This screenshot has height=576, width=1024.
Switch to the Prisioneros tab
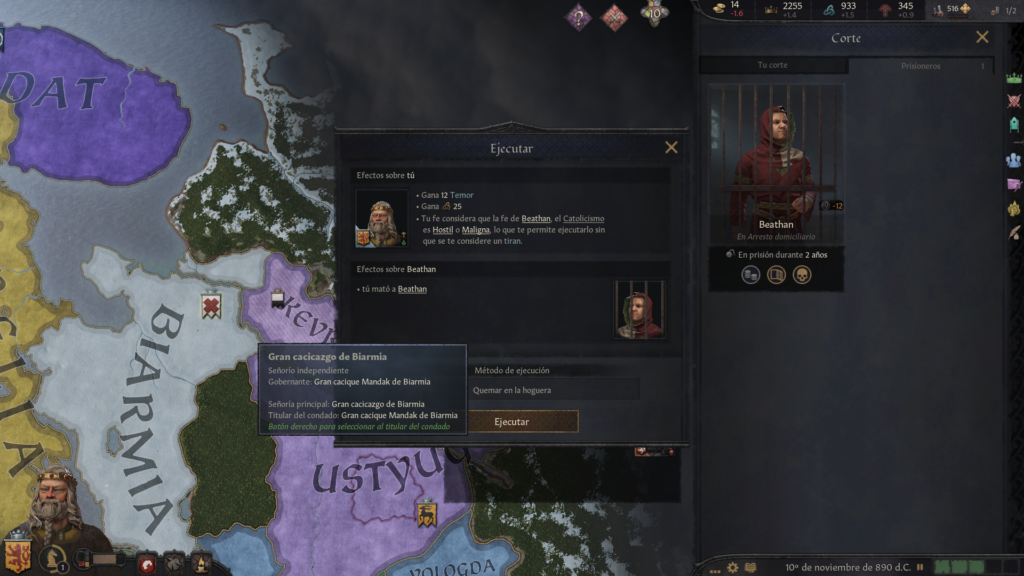point(920,66)
